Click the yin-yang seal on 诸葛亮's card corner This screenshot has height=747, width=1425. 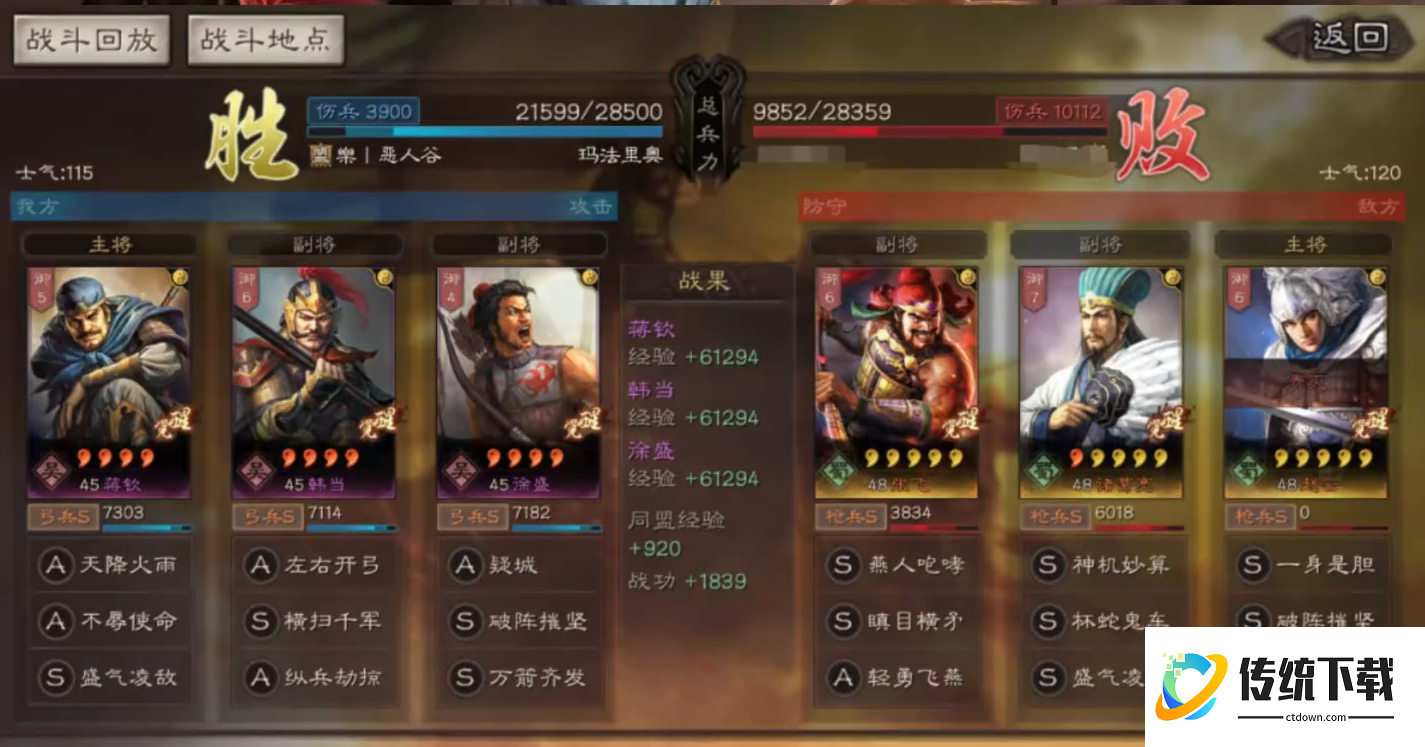coord(1172,278)
